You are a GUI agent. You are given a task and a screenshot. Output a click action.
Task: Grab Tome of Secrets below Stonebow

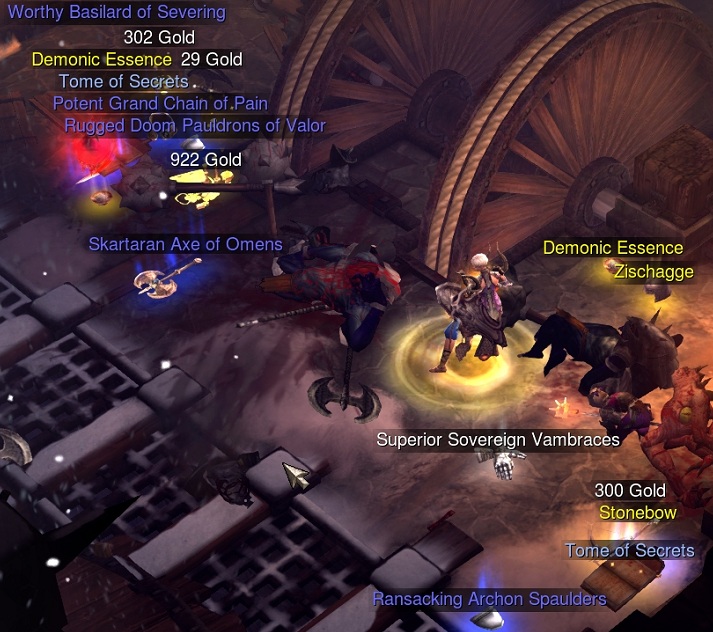[629, 551]
